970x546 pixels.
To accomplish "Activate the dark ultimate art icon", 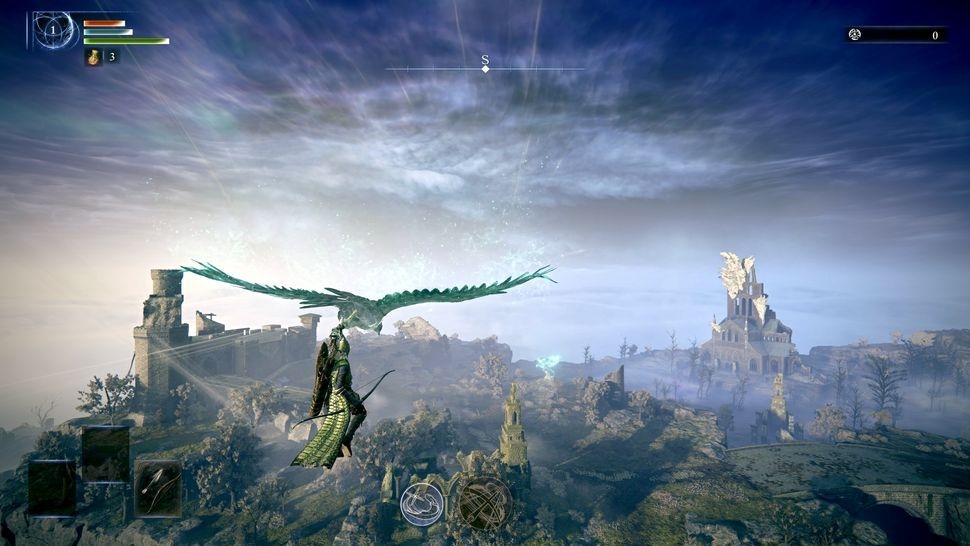I will pos(485,502).
